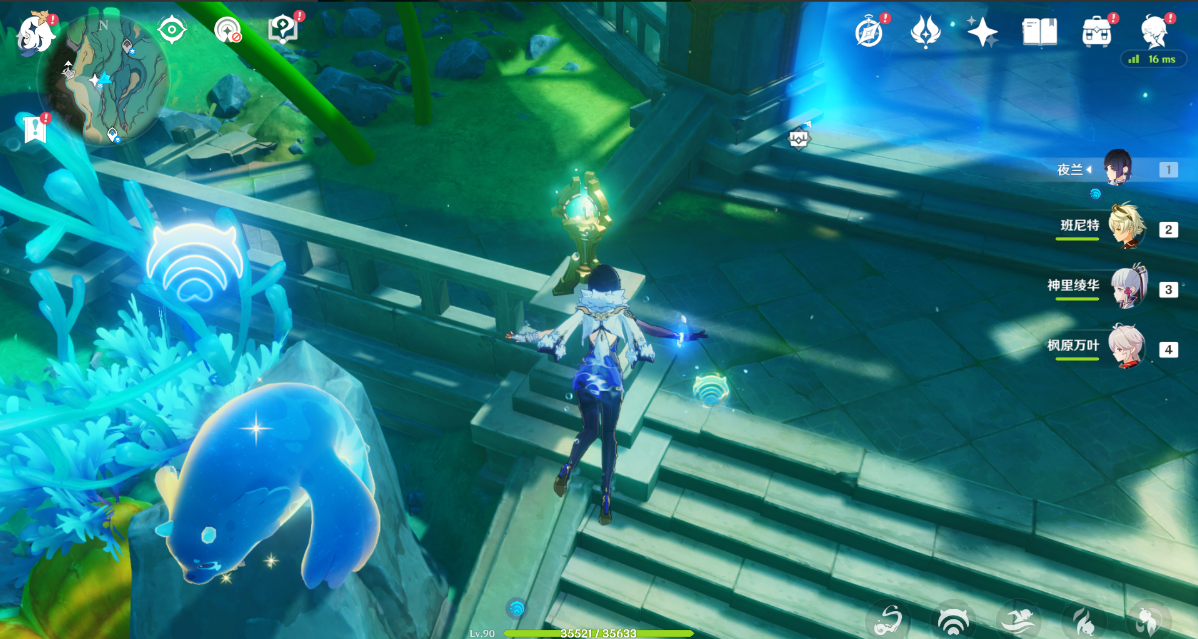Open the tutorial book with question mark
Viewport: 1198px width, 639px height.
point(284,30)
